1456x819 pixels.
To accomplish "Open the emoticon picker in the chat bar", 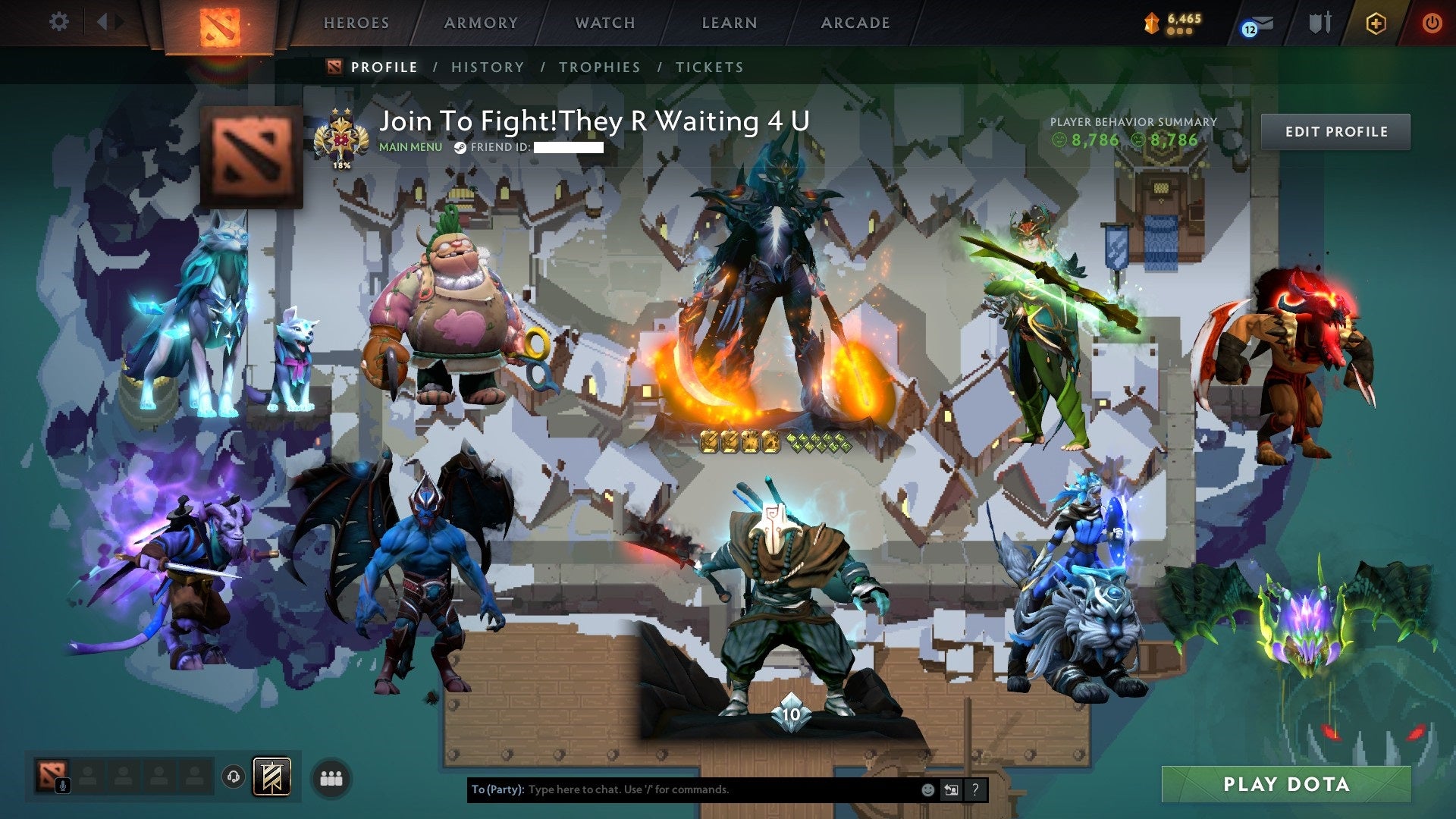I will coord(928,789).
